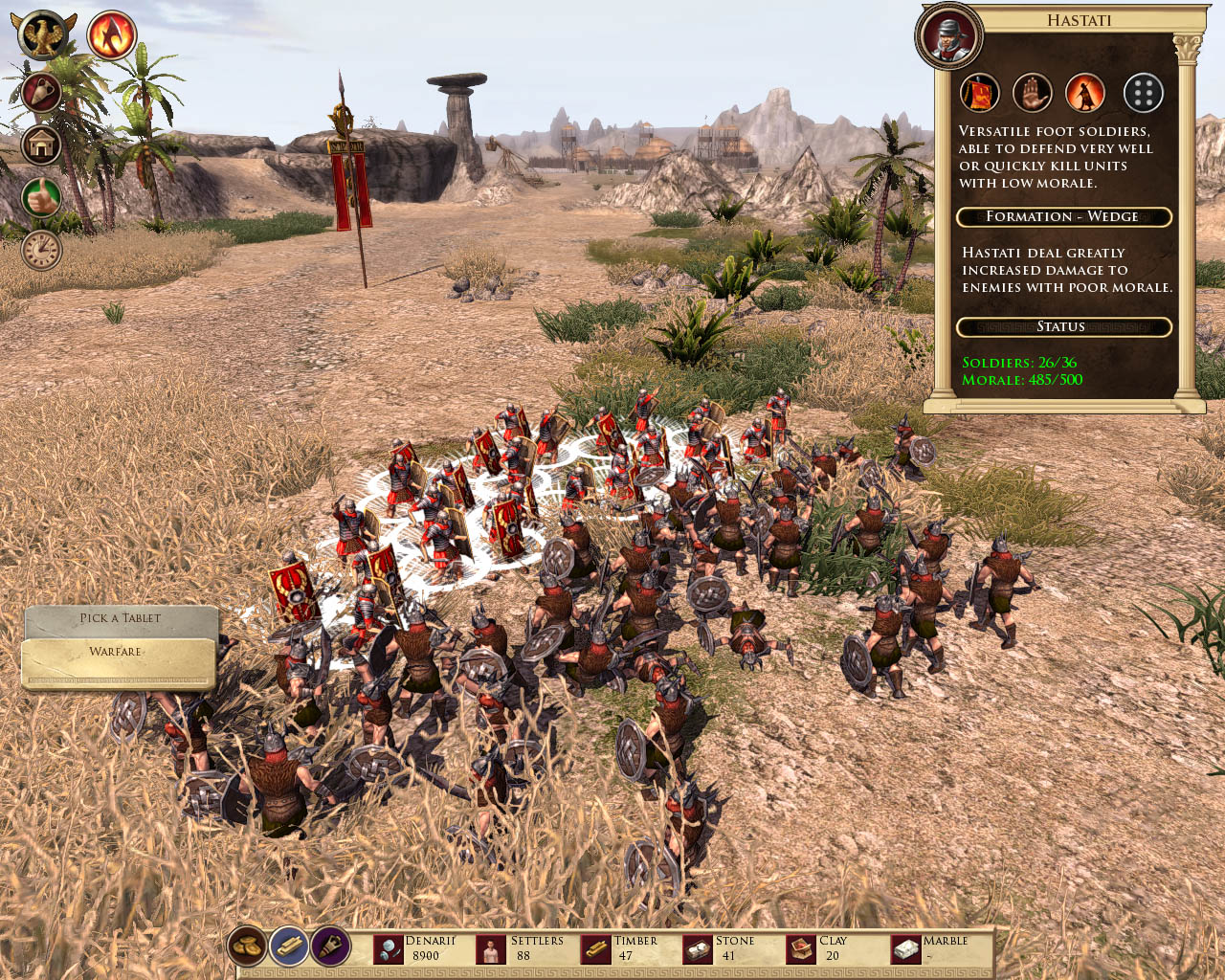Click the Formation - Wedge header
1225x980 pixels.
point(1063,217)
